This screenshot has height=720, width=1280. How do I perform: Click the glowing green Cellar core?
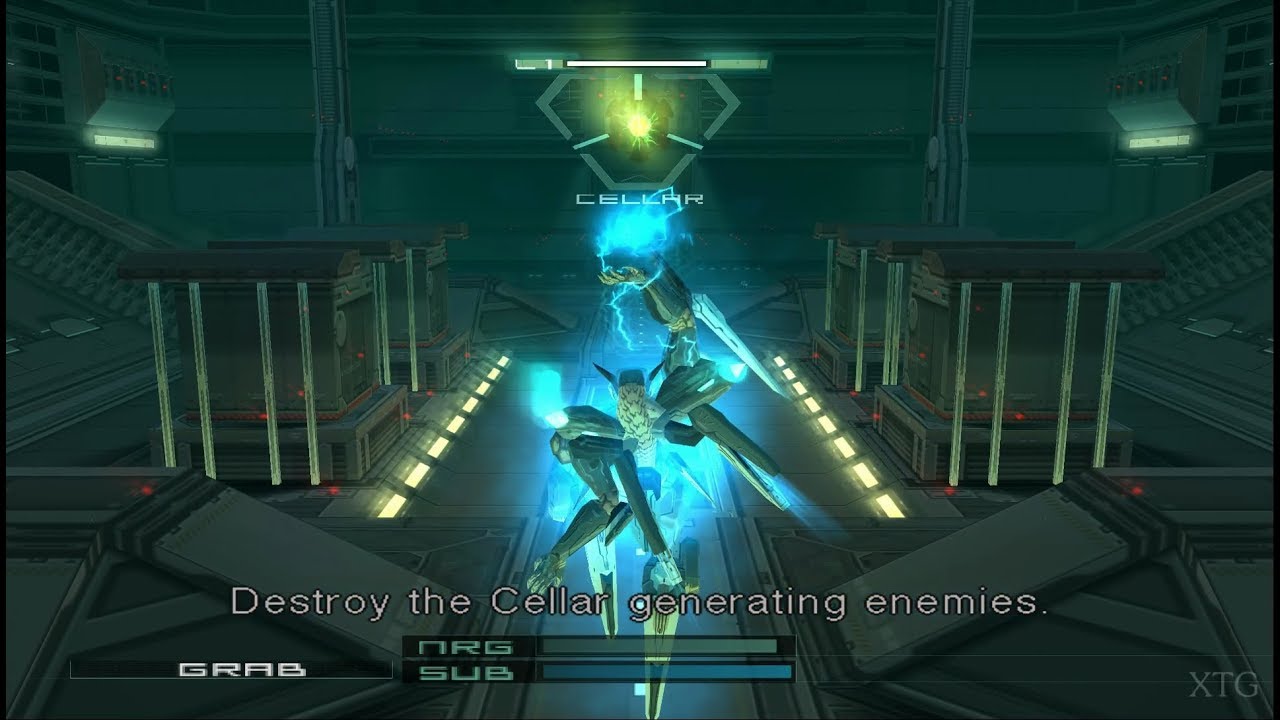(x=636, y=124)
